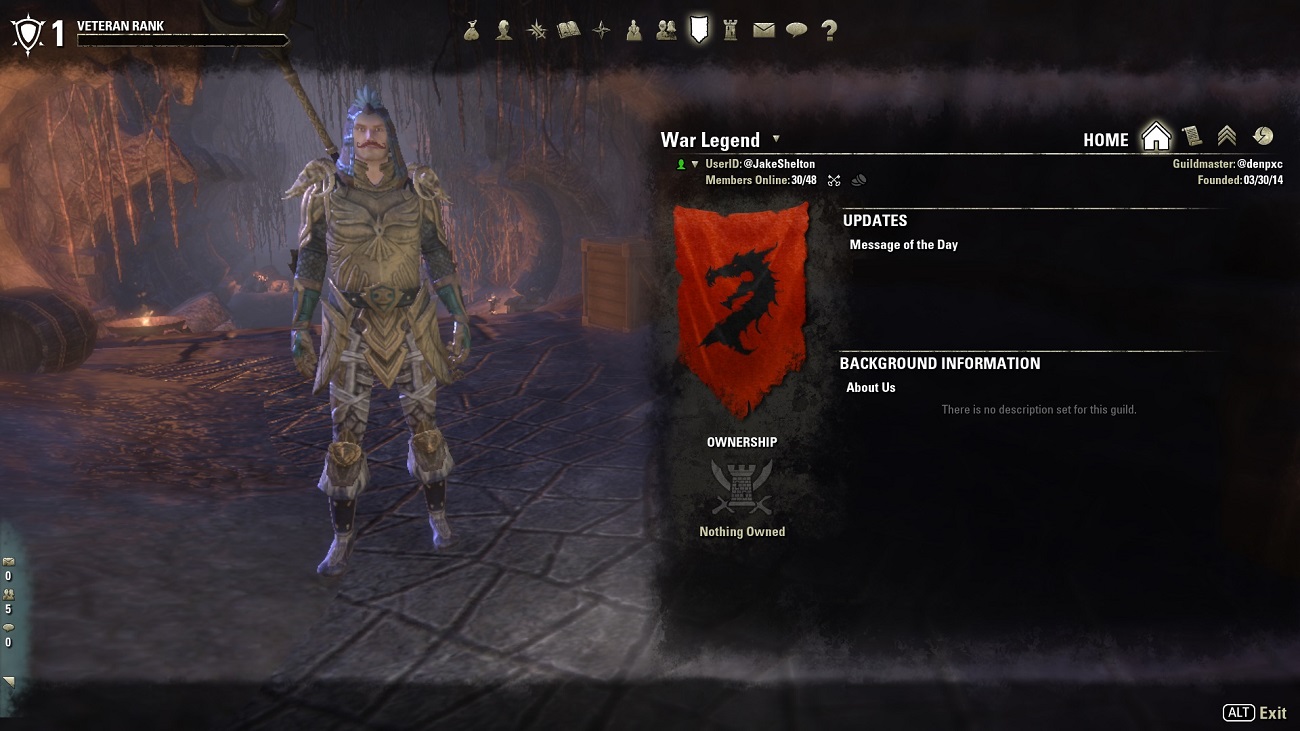This screenshot has height=731, width=1300.
Task: Expand the War Legend guild dropdown
Action: coord(776,139)
